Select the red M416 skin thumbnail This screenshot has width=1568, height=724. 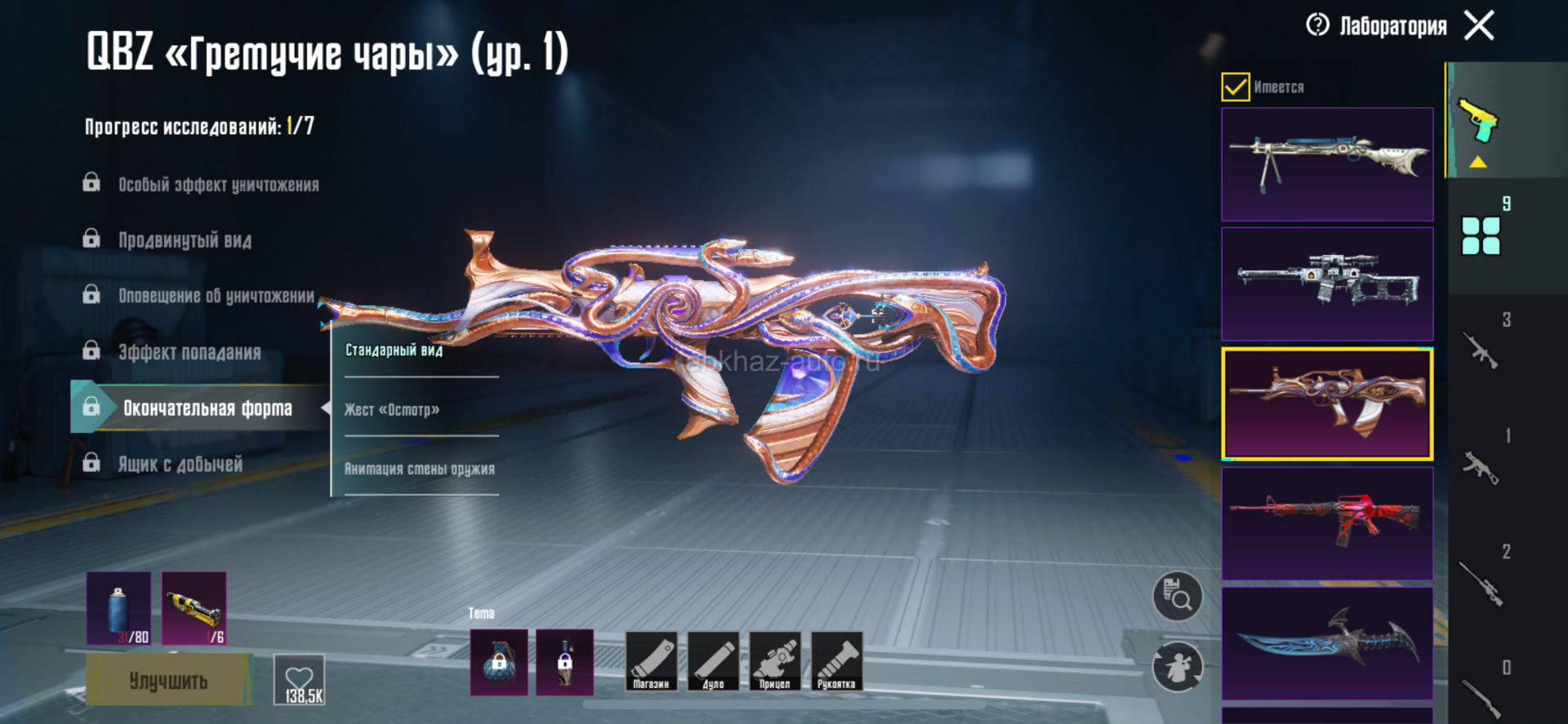point(1327,524)
